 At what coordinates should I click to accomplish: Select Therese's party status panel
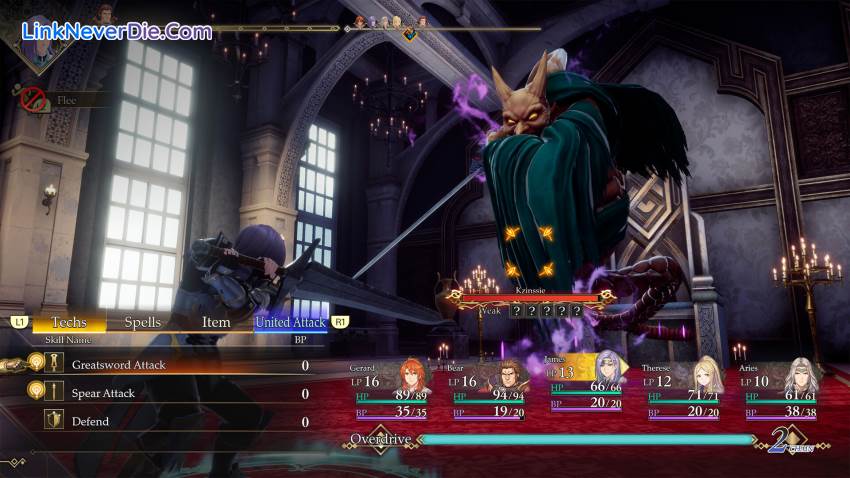(683, 390)
